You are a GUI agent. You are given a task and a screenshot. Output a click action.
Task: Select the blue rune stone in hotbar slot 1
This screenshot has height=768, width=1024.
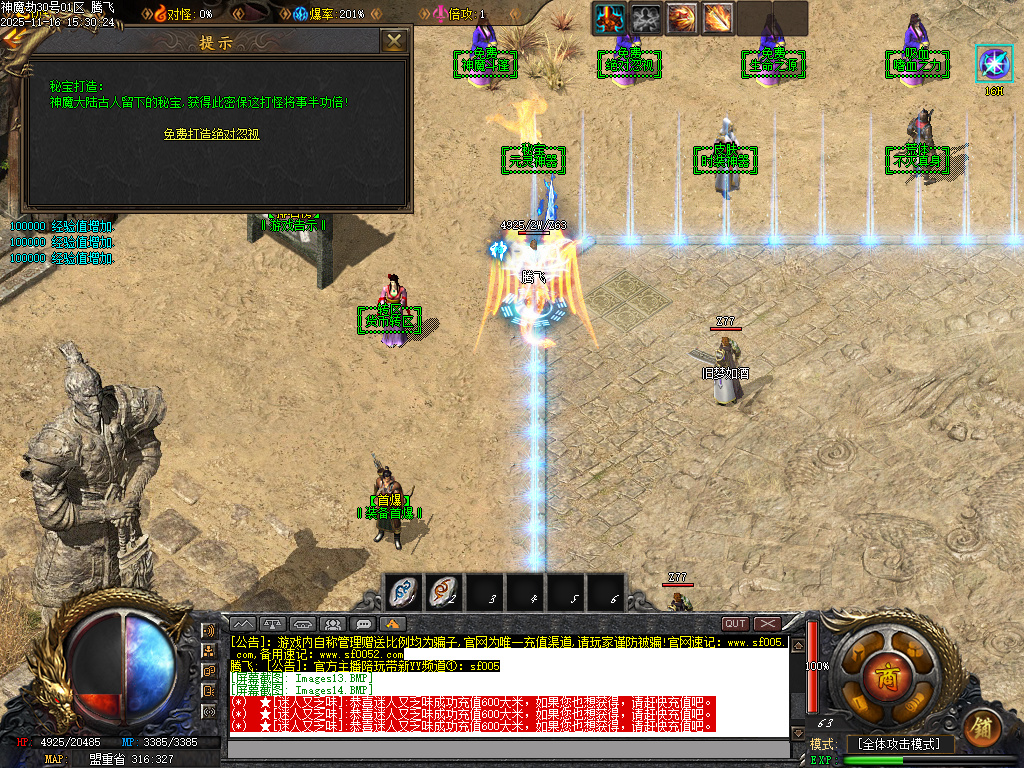coord(402,593)
